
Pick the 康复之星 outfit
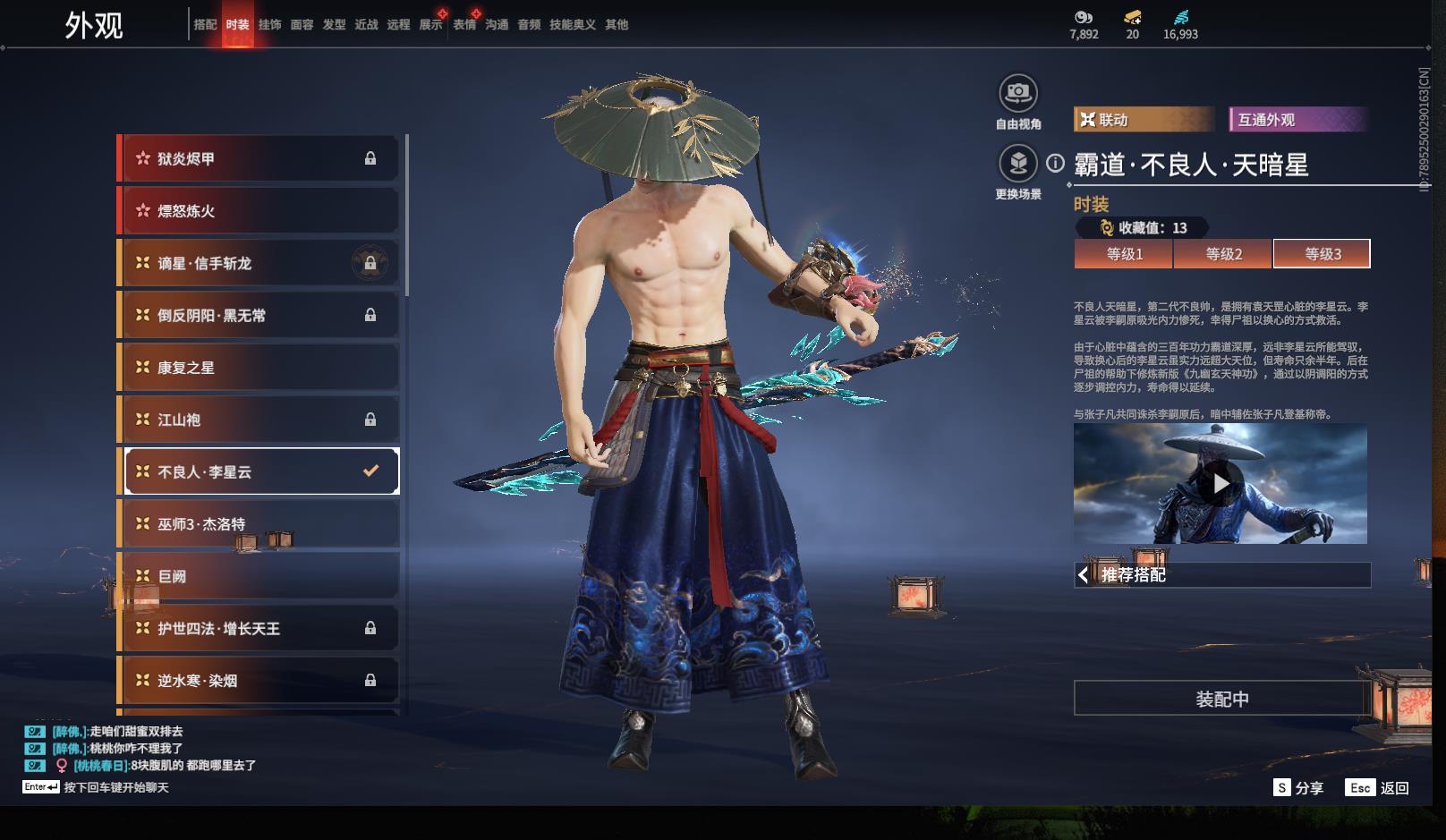pyautogui.click(x=259, y=368)
